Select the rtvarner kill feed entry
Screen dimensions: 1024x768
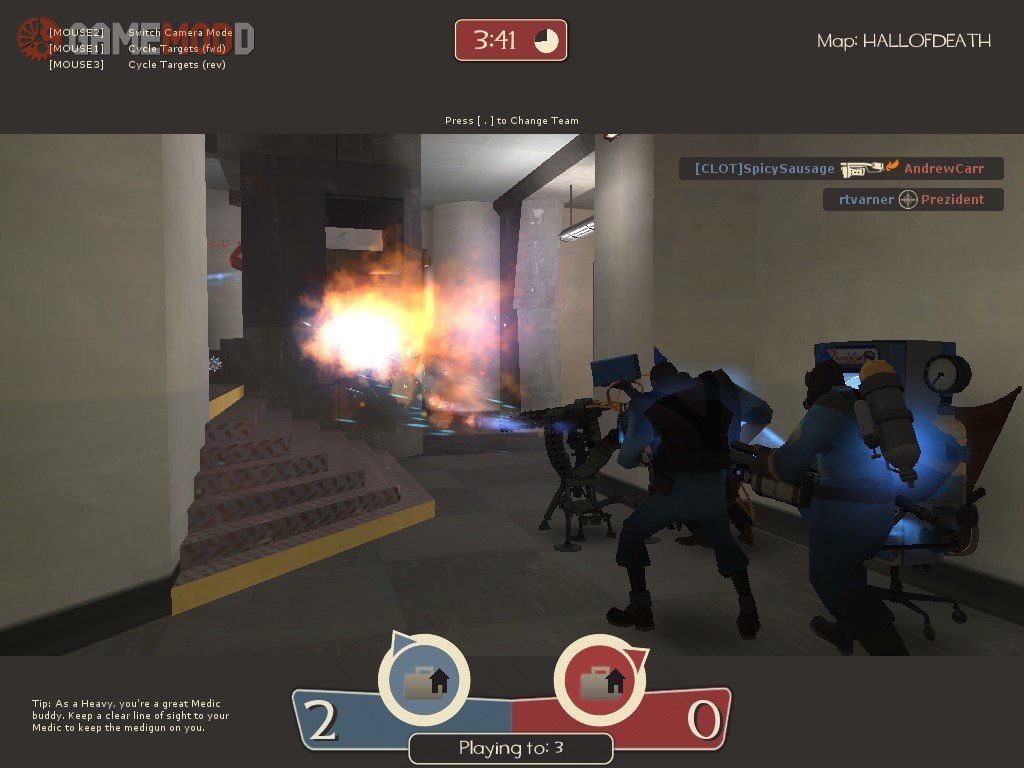point(912,199)
